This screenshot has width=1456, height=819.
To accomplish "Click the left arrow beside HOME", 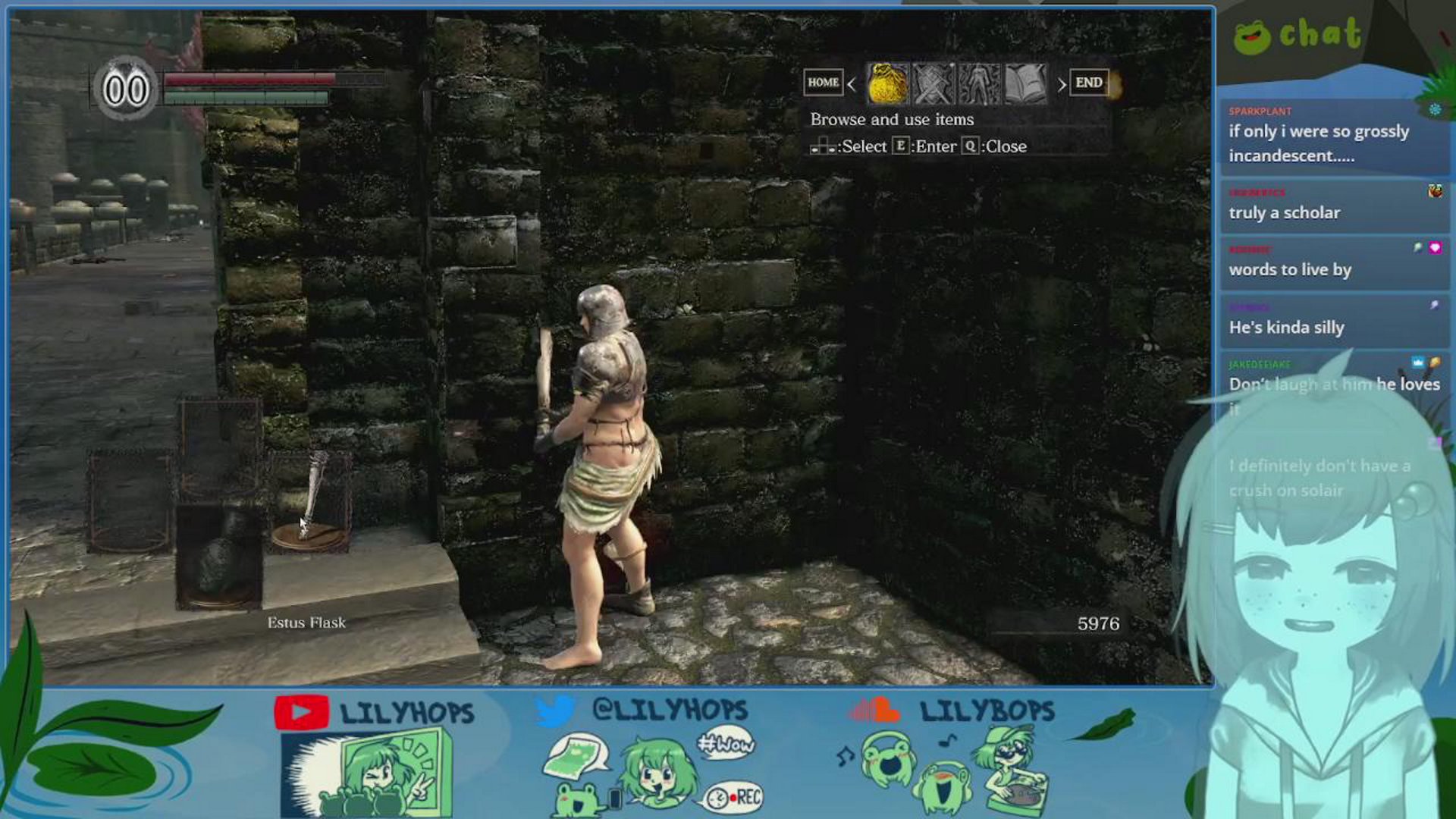I will tap(852, 84).
